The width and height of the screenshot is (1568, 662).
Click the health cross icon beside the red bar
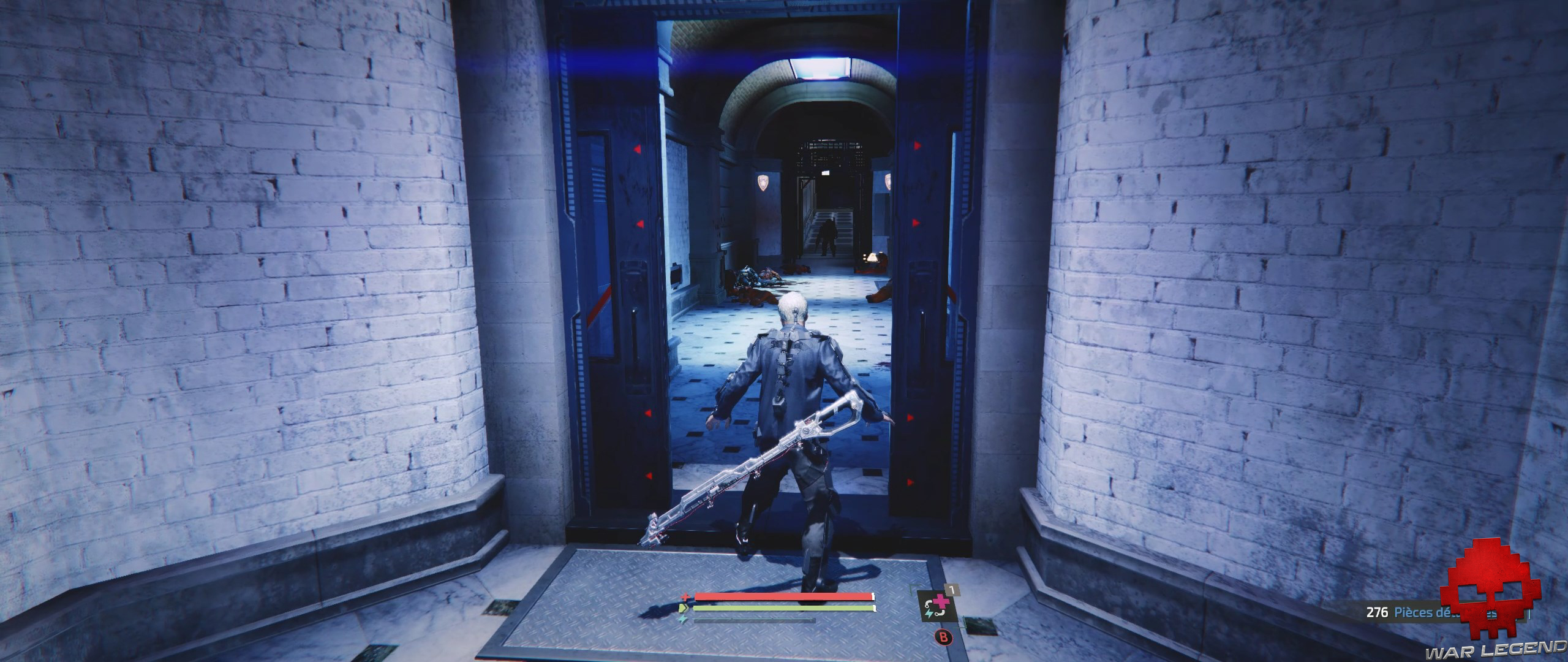click(685, 596)
